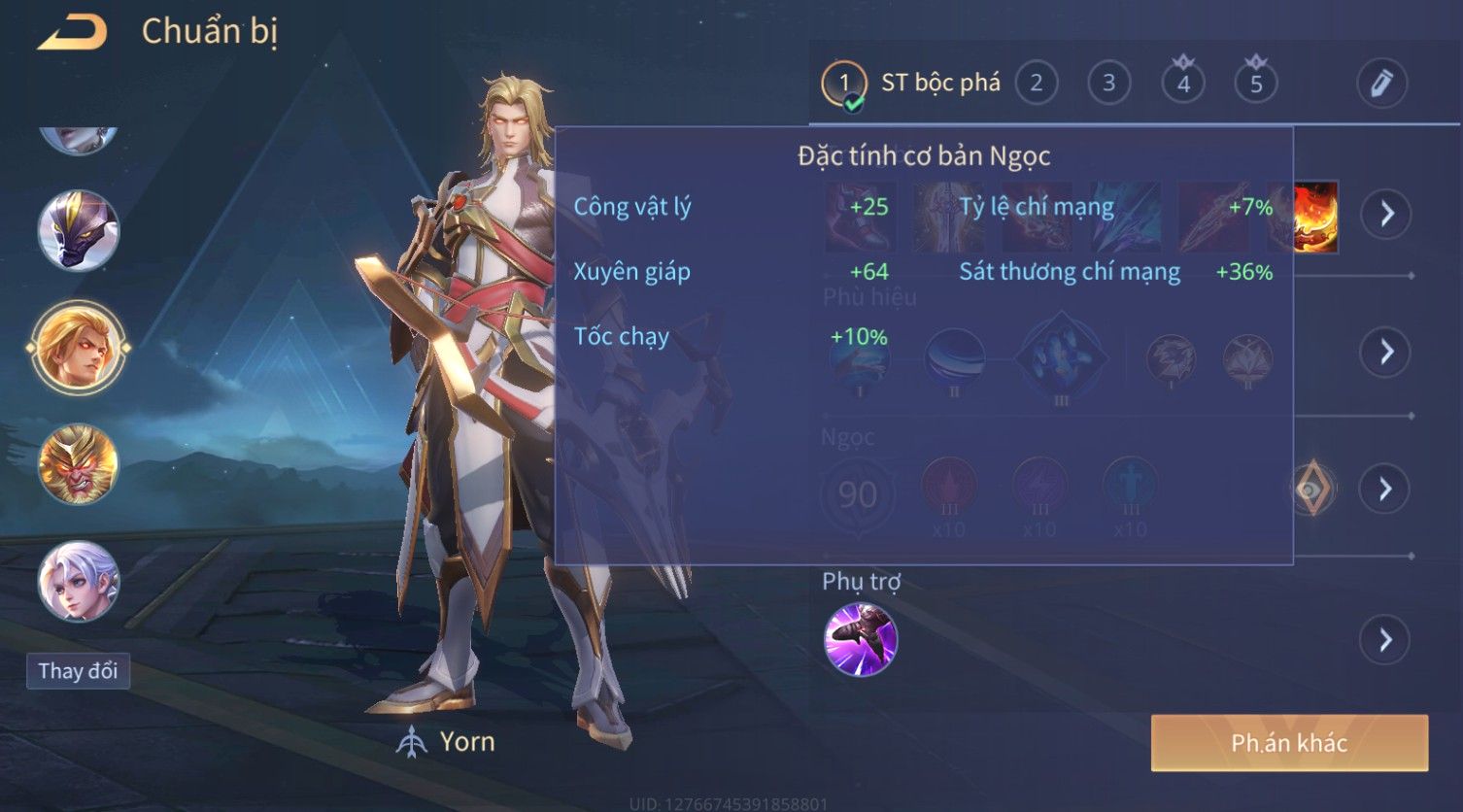1463x812 pixels.
Task: Select the Yorn hero portrait
Action: [78, 347]
